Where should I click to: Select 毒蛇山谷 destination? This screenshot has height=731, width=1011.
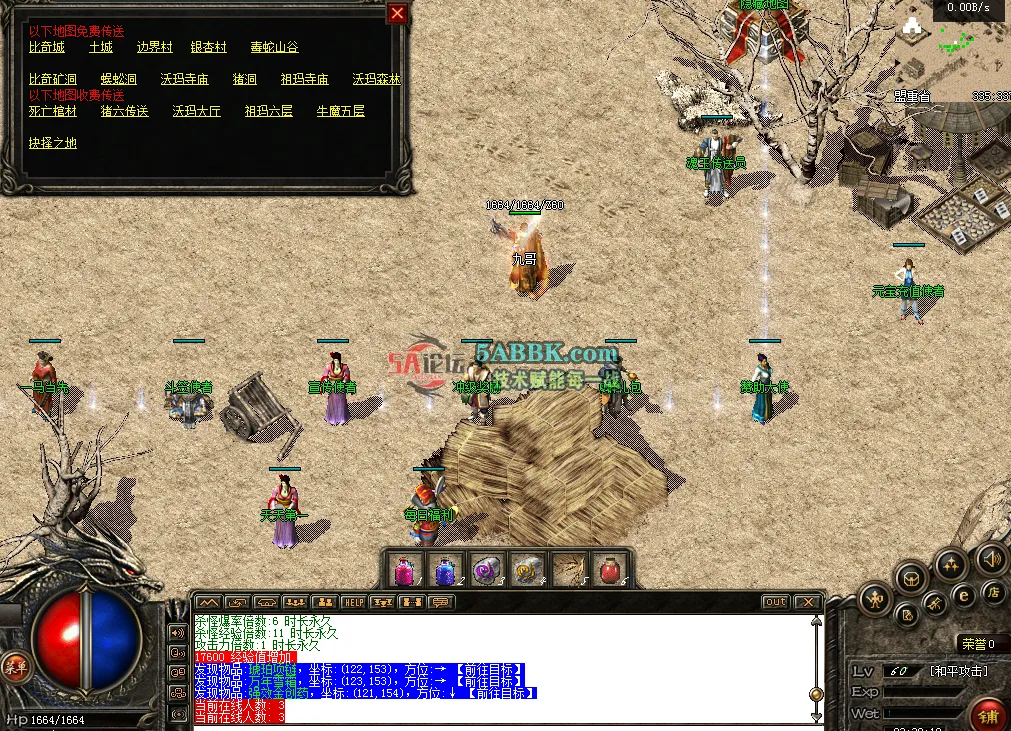tap(274, 47)
